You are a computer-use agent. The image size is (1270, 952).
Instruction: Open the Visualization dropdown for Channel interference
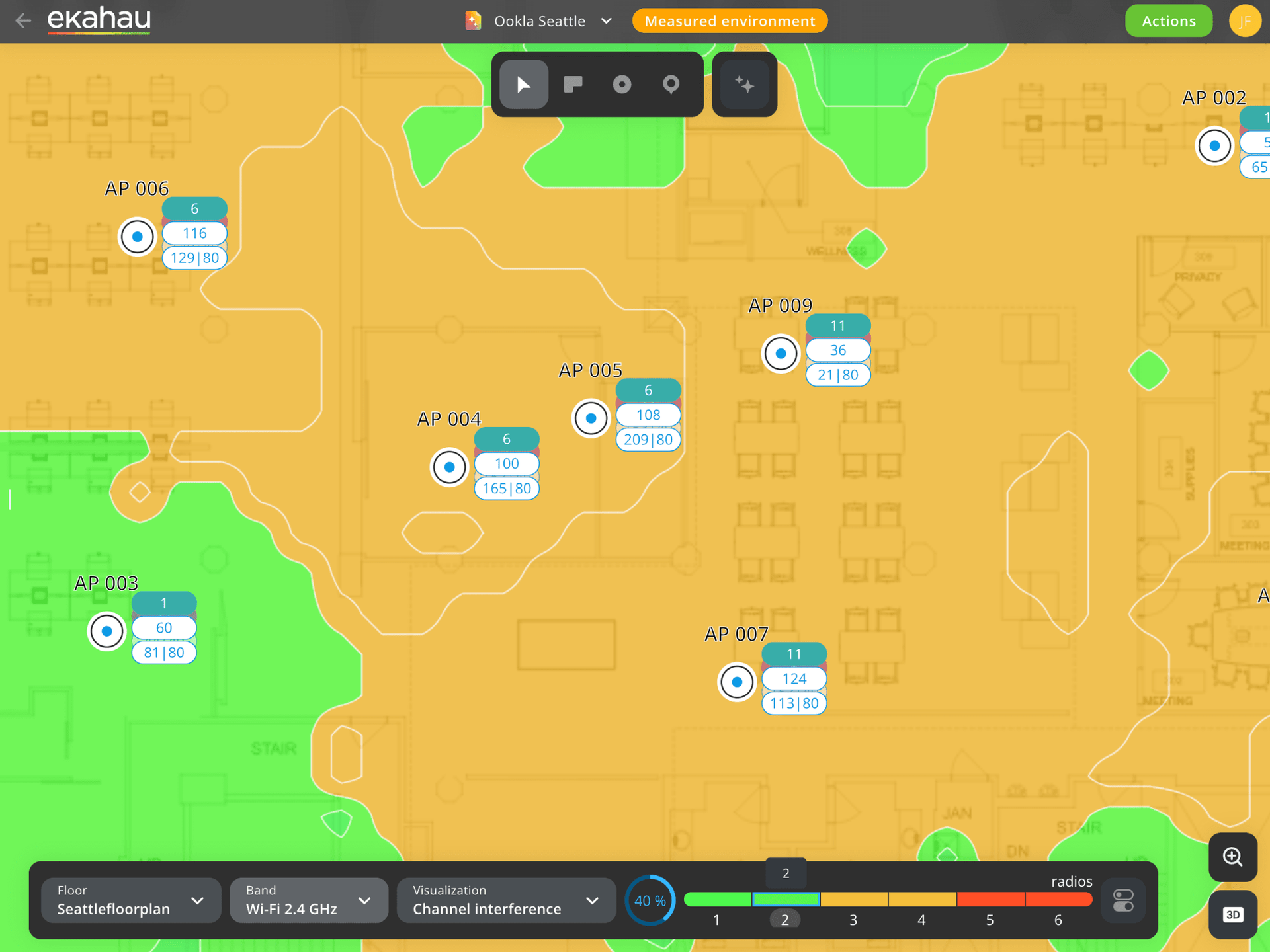click(505, 900)
